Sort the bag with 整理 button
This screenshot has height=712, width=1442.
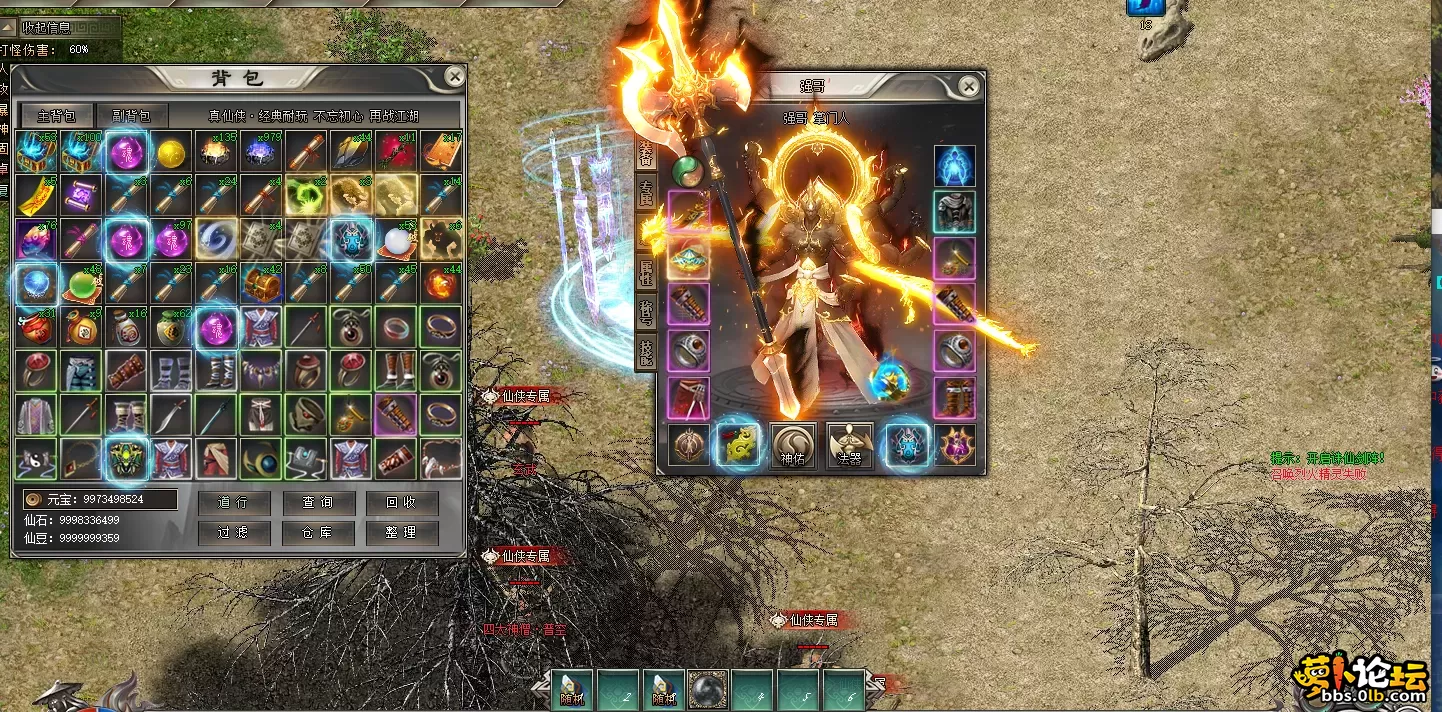click(x=401, y=533)
